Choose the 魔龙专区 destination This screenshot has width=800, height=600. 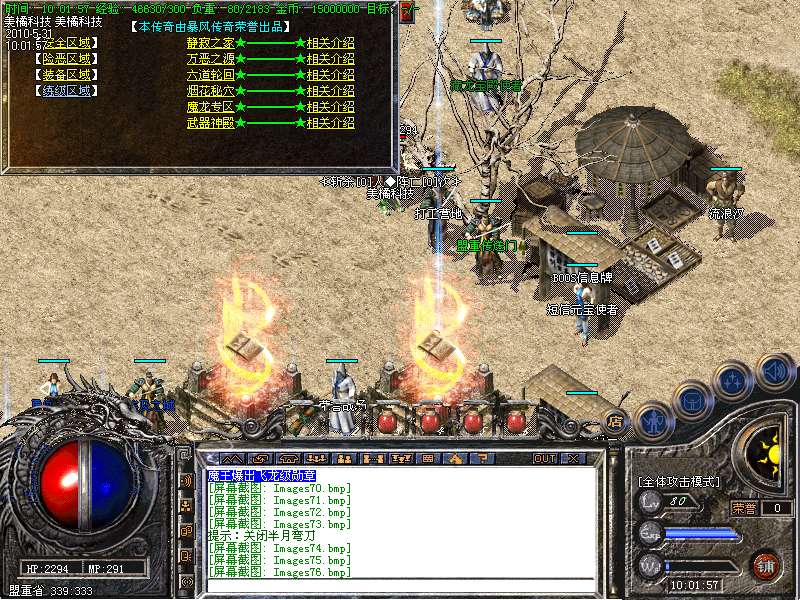point(209,107)
